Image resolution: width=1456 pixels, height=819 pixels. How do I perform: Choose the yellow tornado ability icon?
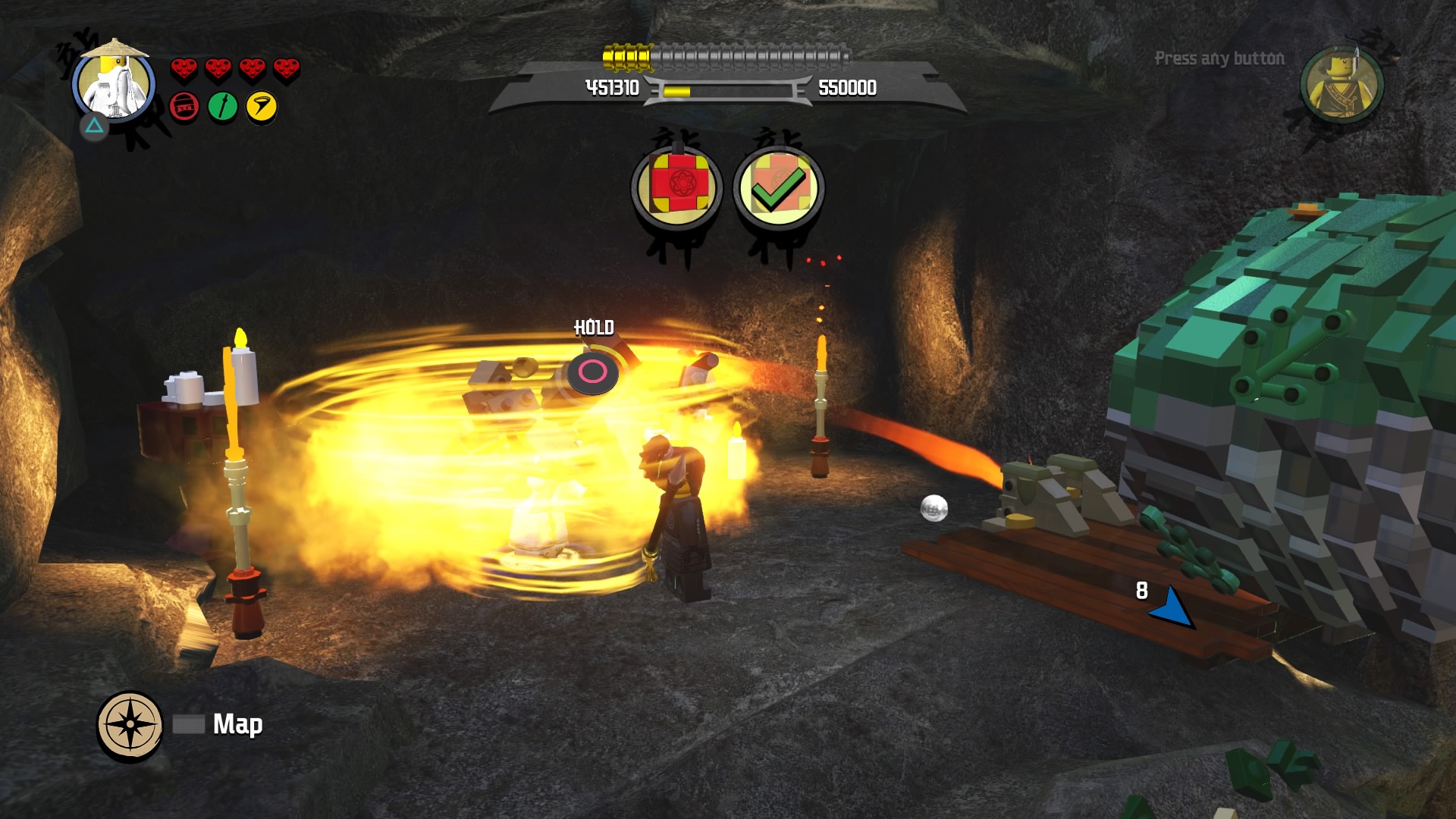click(x=262, y=107)
